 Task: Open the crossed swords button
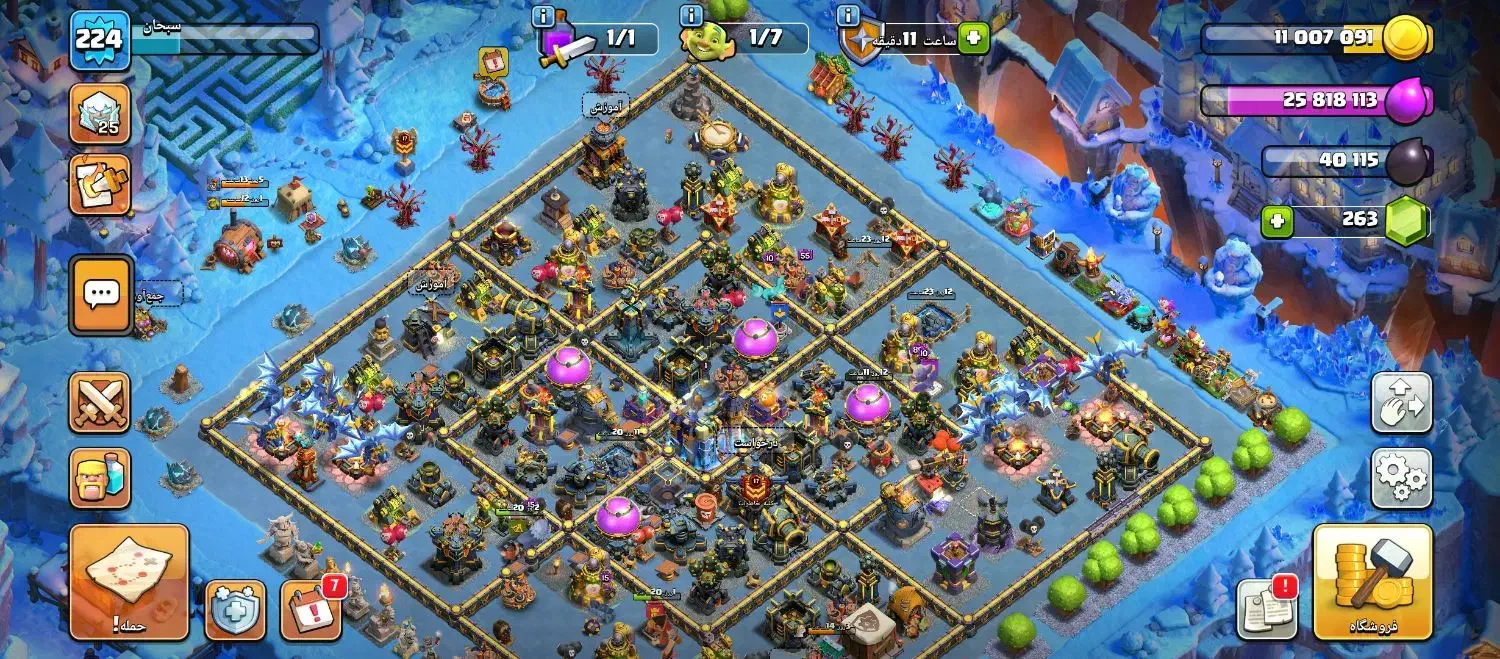coord(100,403)
